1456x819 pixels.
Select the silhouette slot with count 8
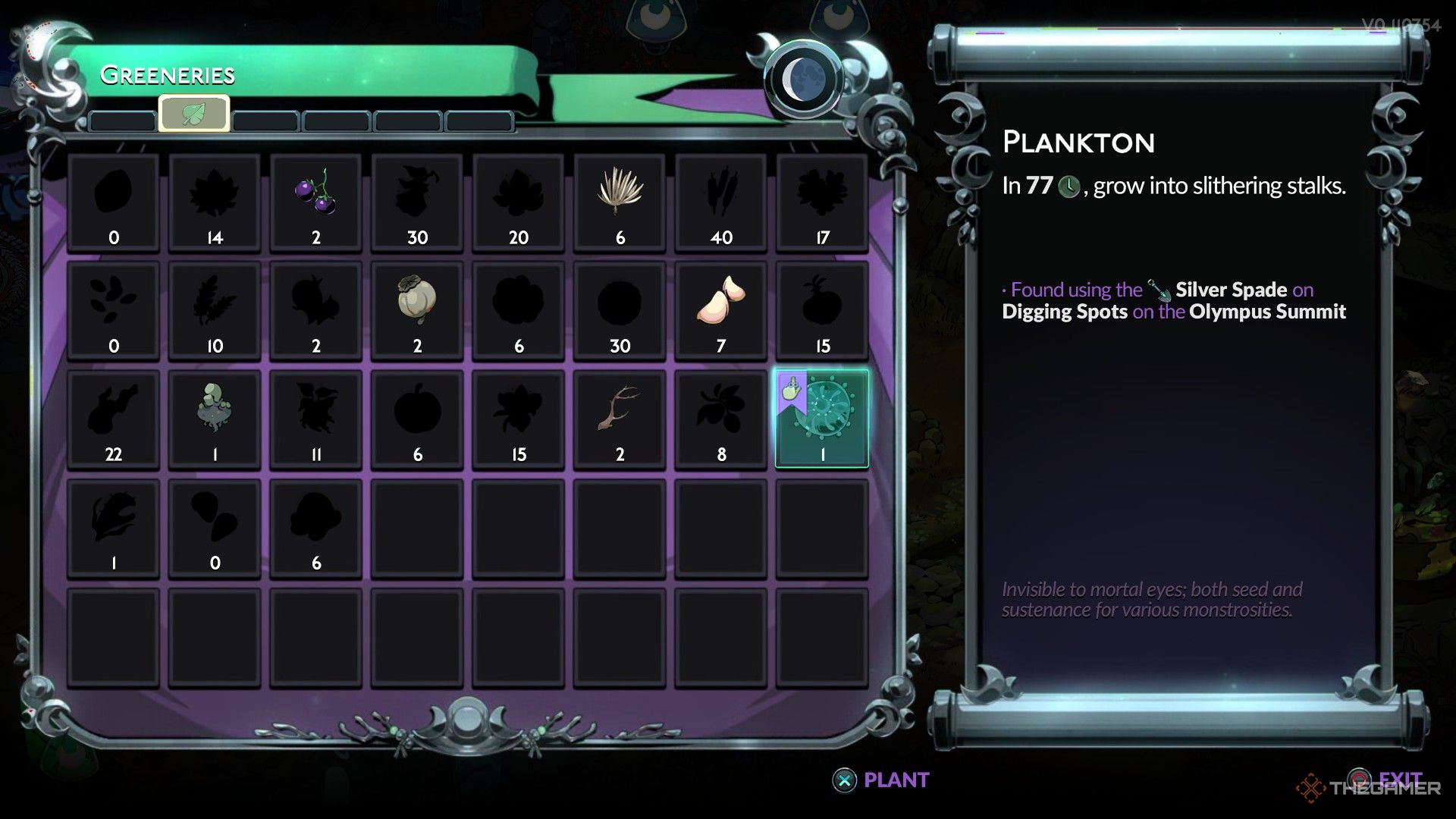721,419
